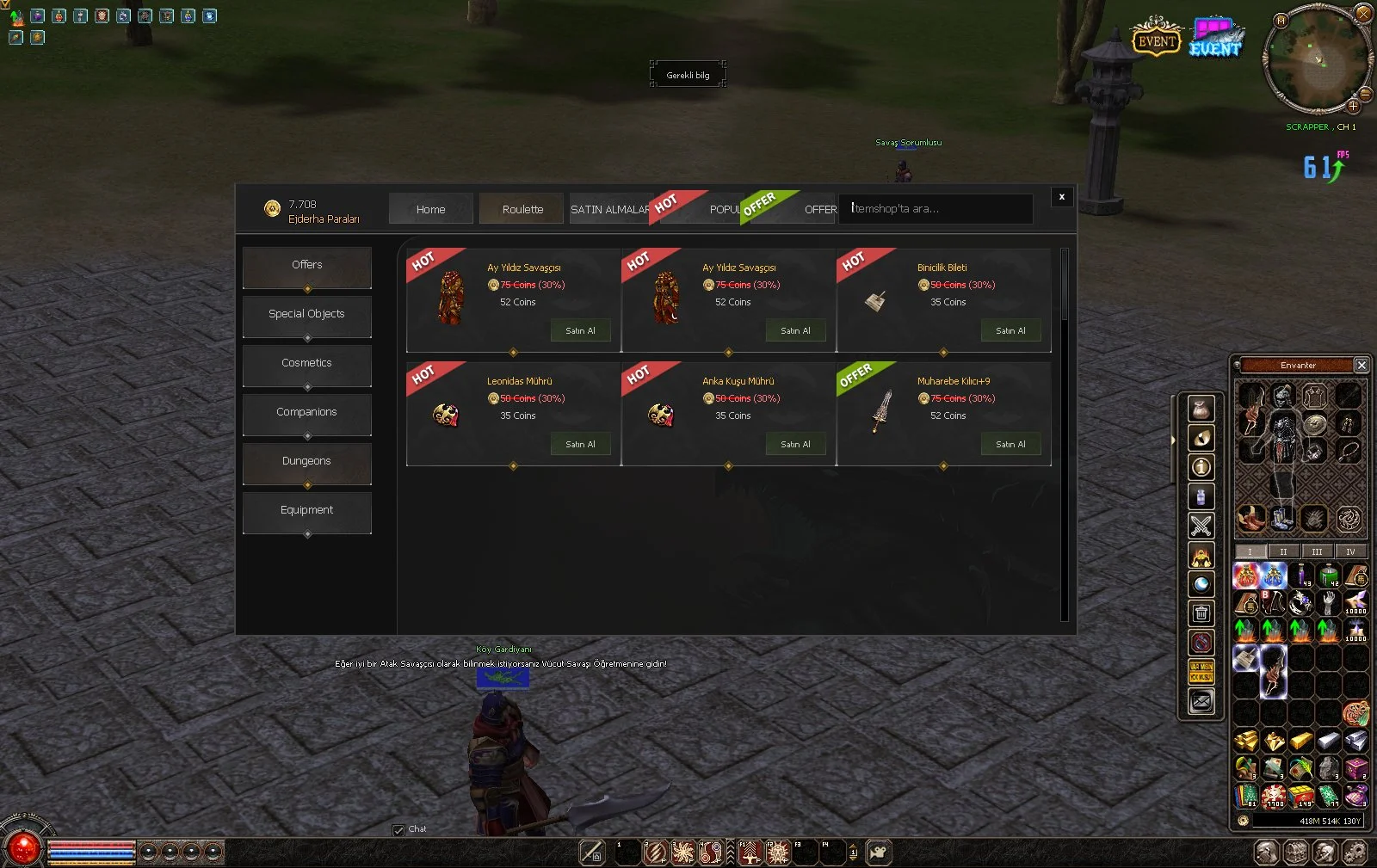Image resolution: width=1377 pixels, height=868 pixels.
Task: Click the Itemshop search field
Action: [935, 209]
